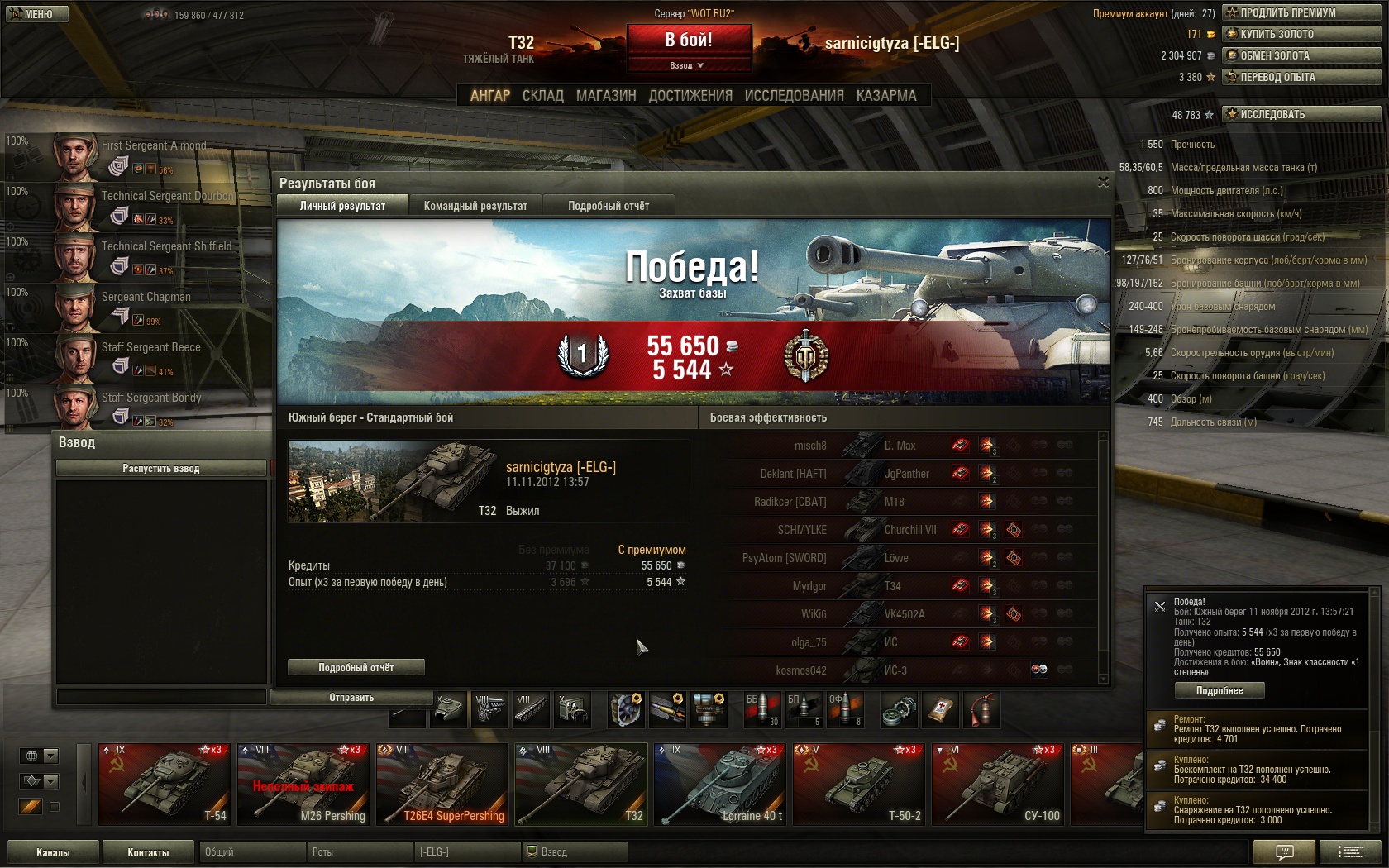Open the МЕНЮ button

point(35,14)
